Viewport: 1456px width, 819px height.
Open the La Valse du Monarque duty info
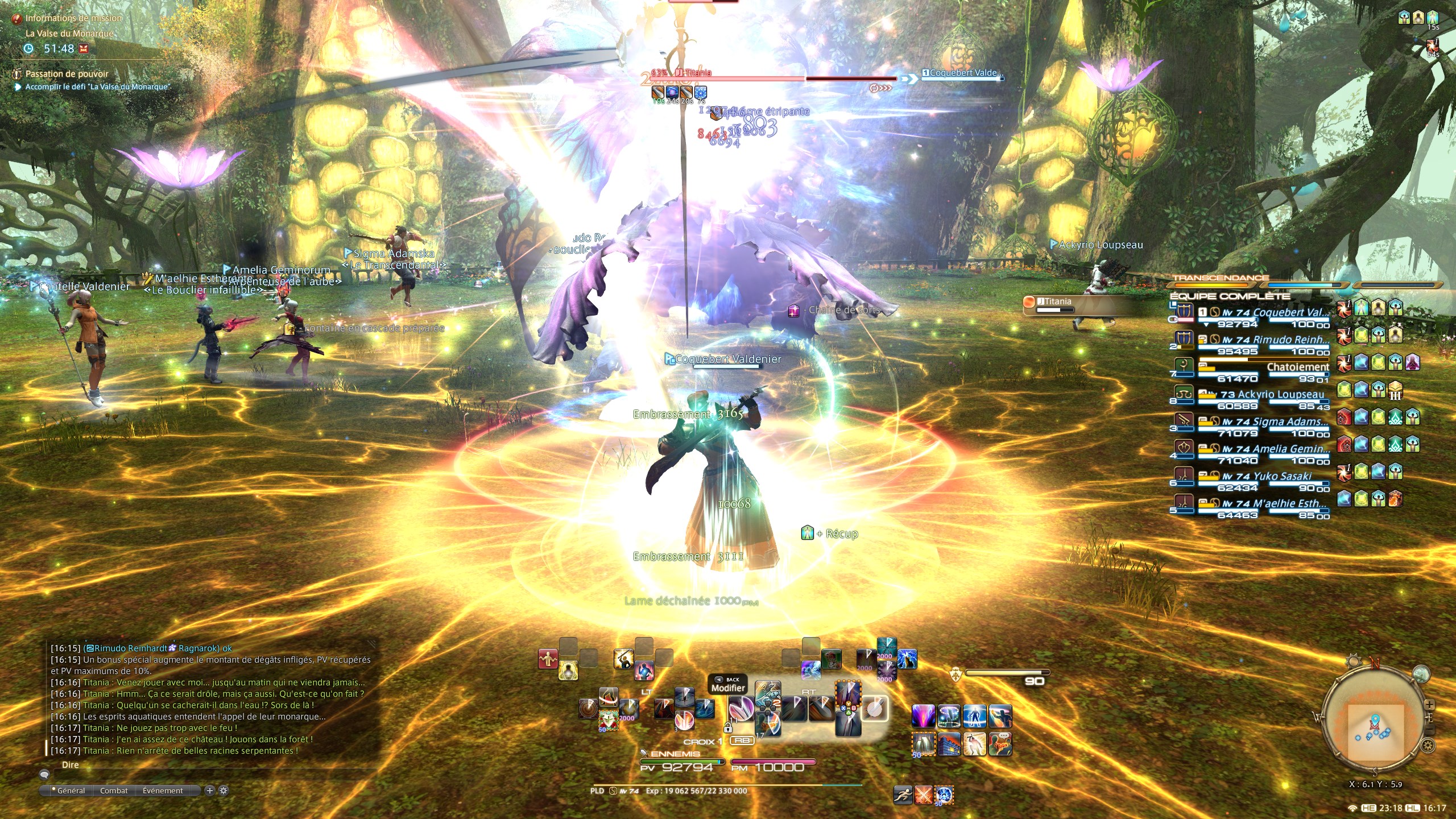coord(69,34)
